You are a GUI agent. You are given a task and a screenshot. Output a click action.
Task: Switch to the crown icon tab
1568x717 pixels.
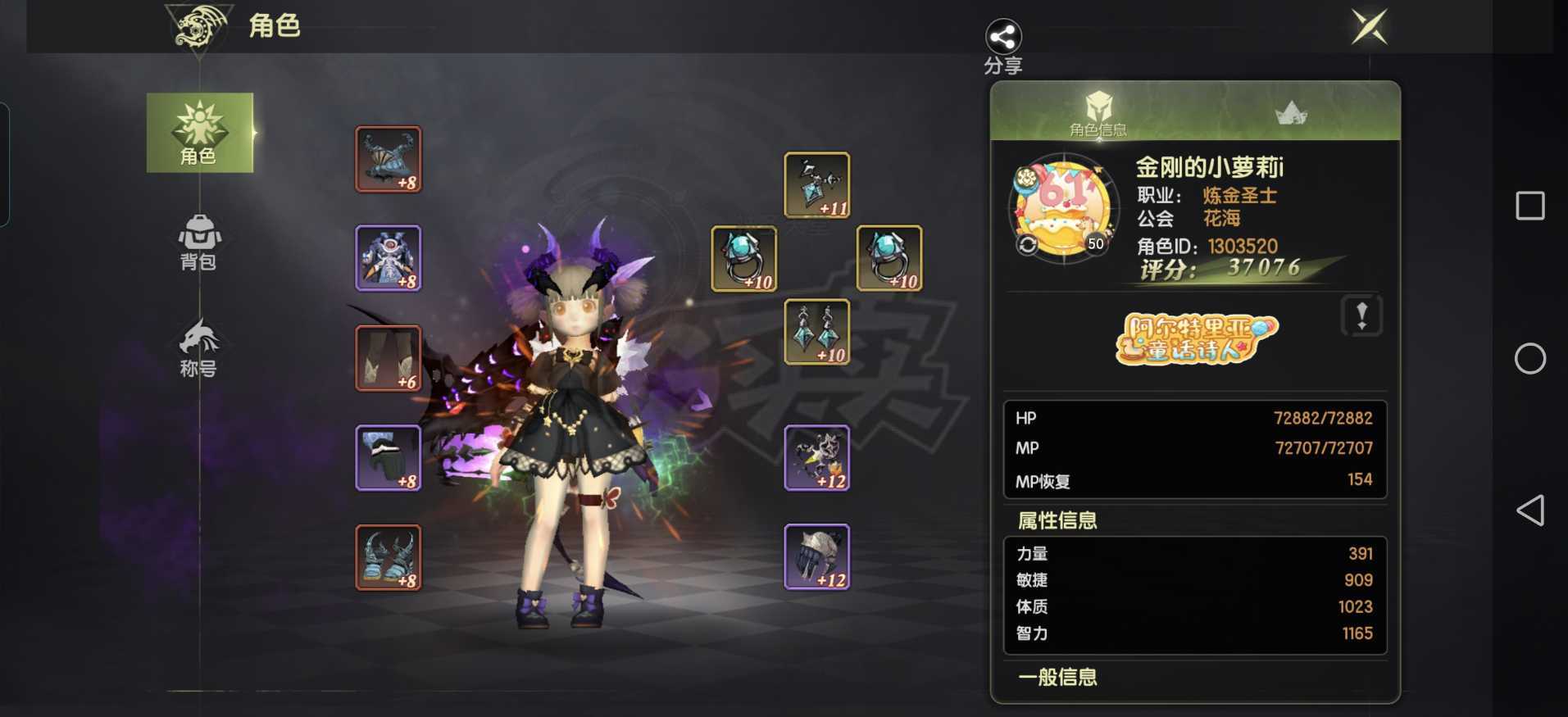1291,113
